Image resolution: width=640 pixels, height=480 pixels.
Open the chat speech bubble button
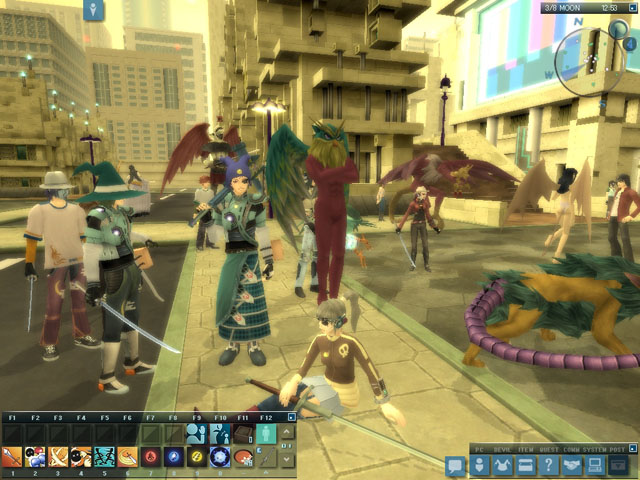click(x=455, y=465)
